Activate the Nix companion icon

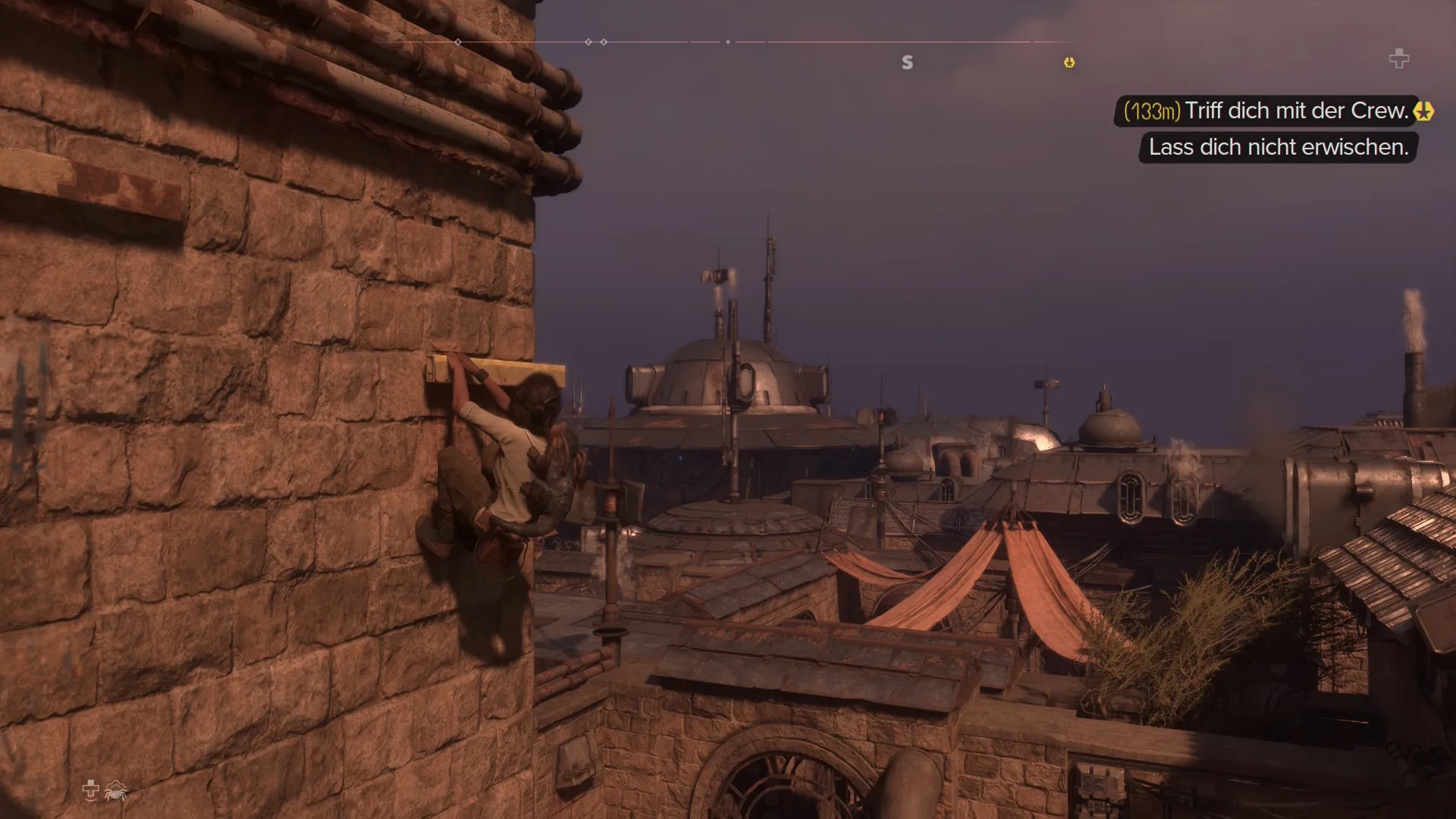(x=116, y=791)
